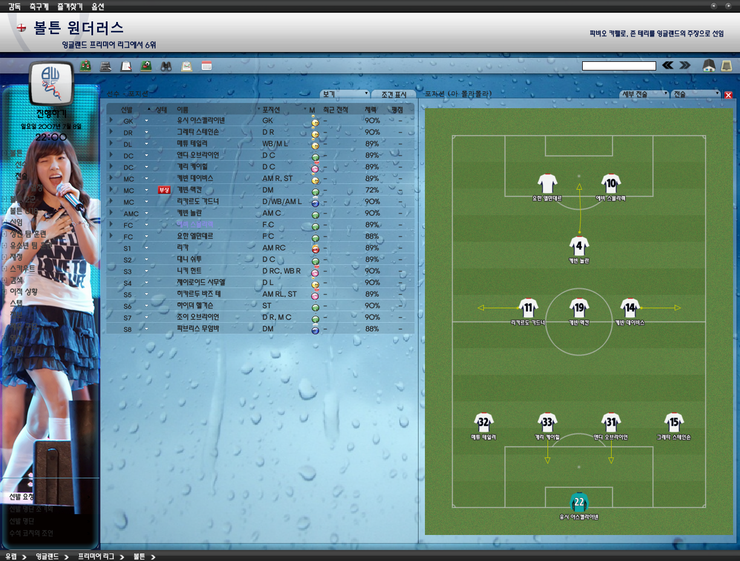Select substitute S1 row in the squad list
The width and height of the screenshot is (740, 561).
pos(260,247)
